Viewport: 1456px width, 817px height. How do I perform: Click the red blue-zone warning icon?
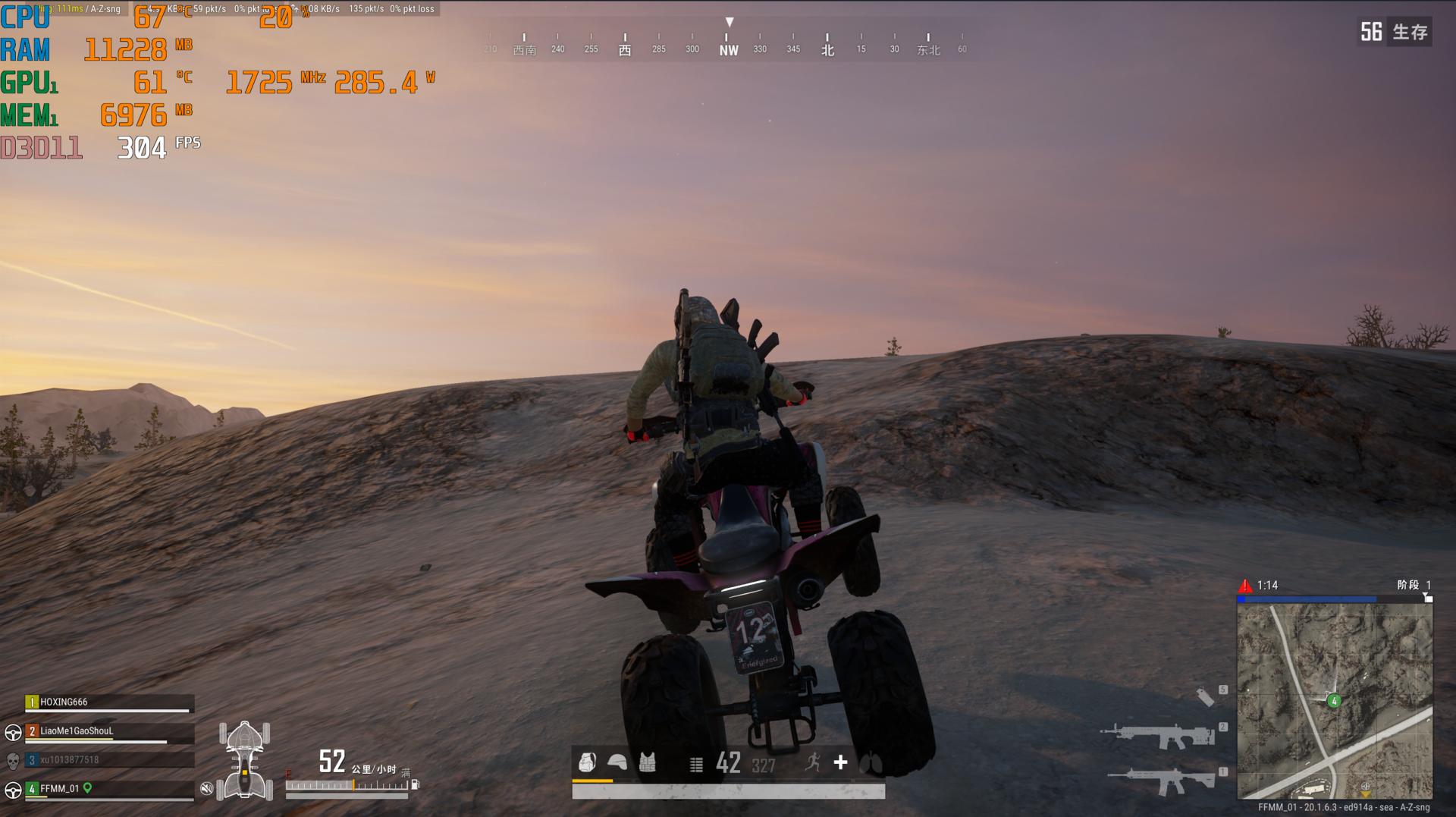click(x=1245, y=586)
